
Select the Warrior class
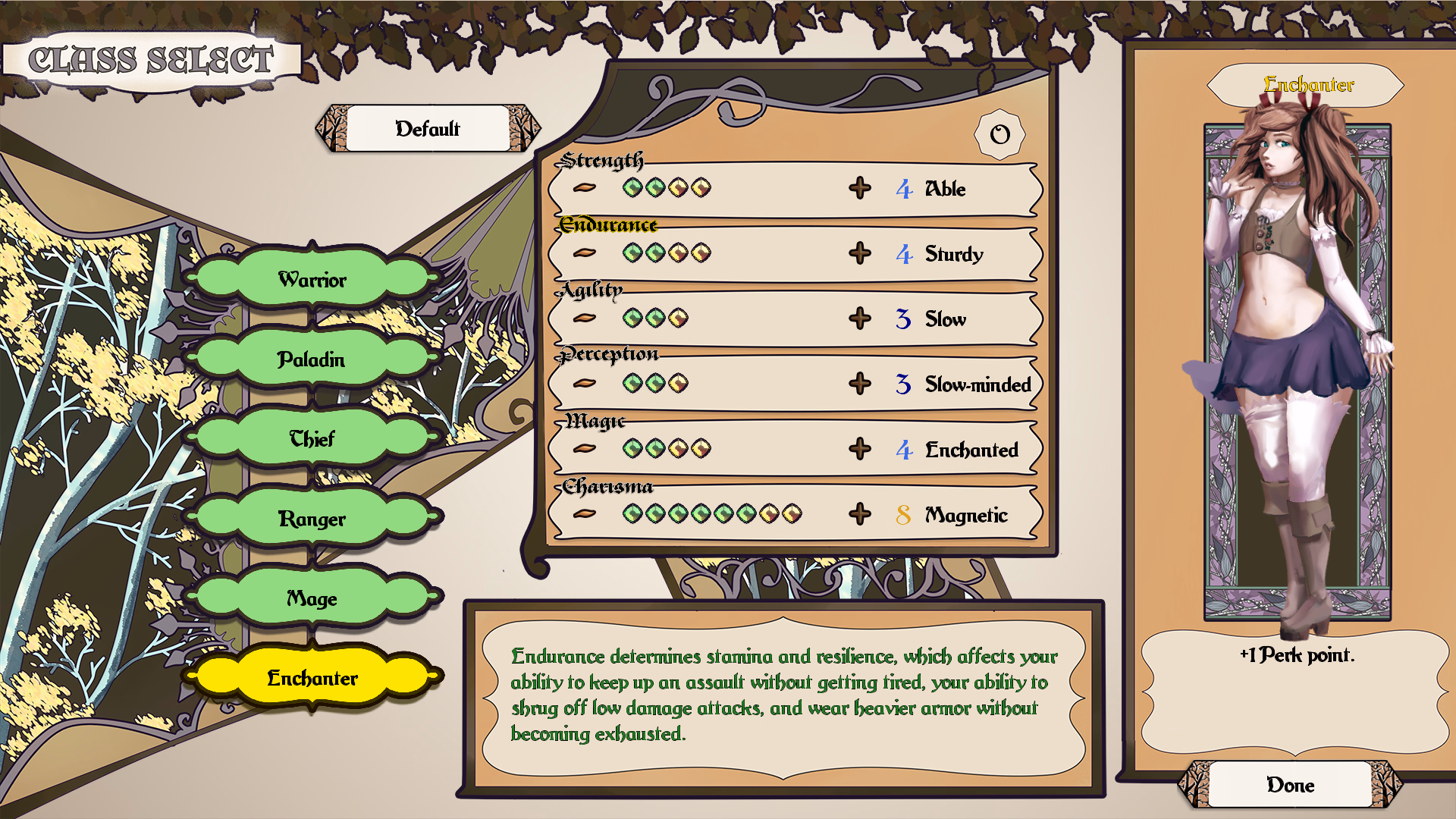pos(315,280)
